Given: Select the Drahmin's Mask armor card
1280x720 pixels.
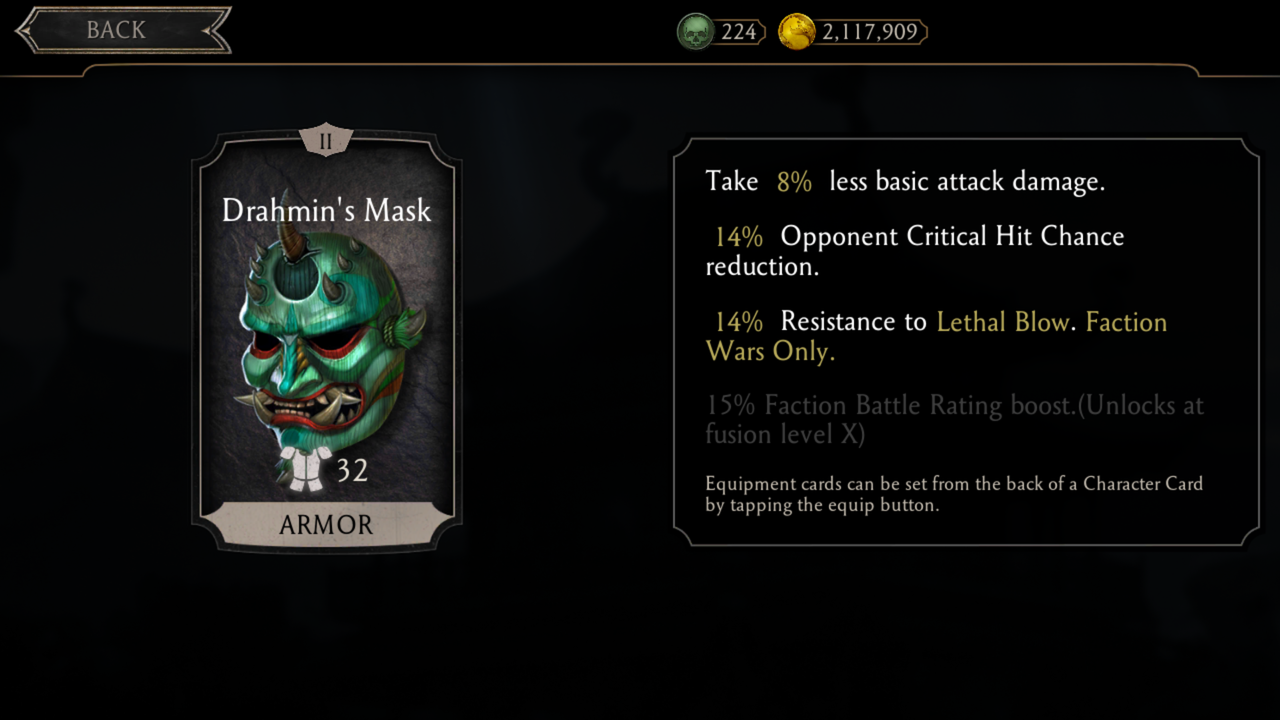Looking at the screenshot, I should (x=326, y=340).
